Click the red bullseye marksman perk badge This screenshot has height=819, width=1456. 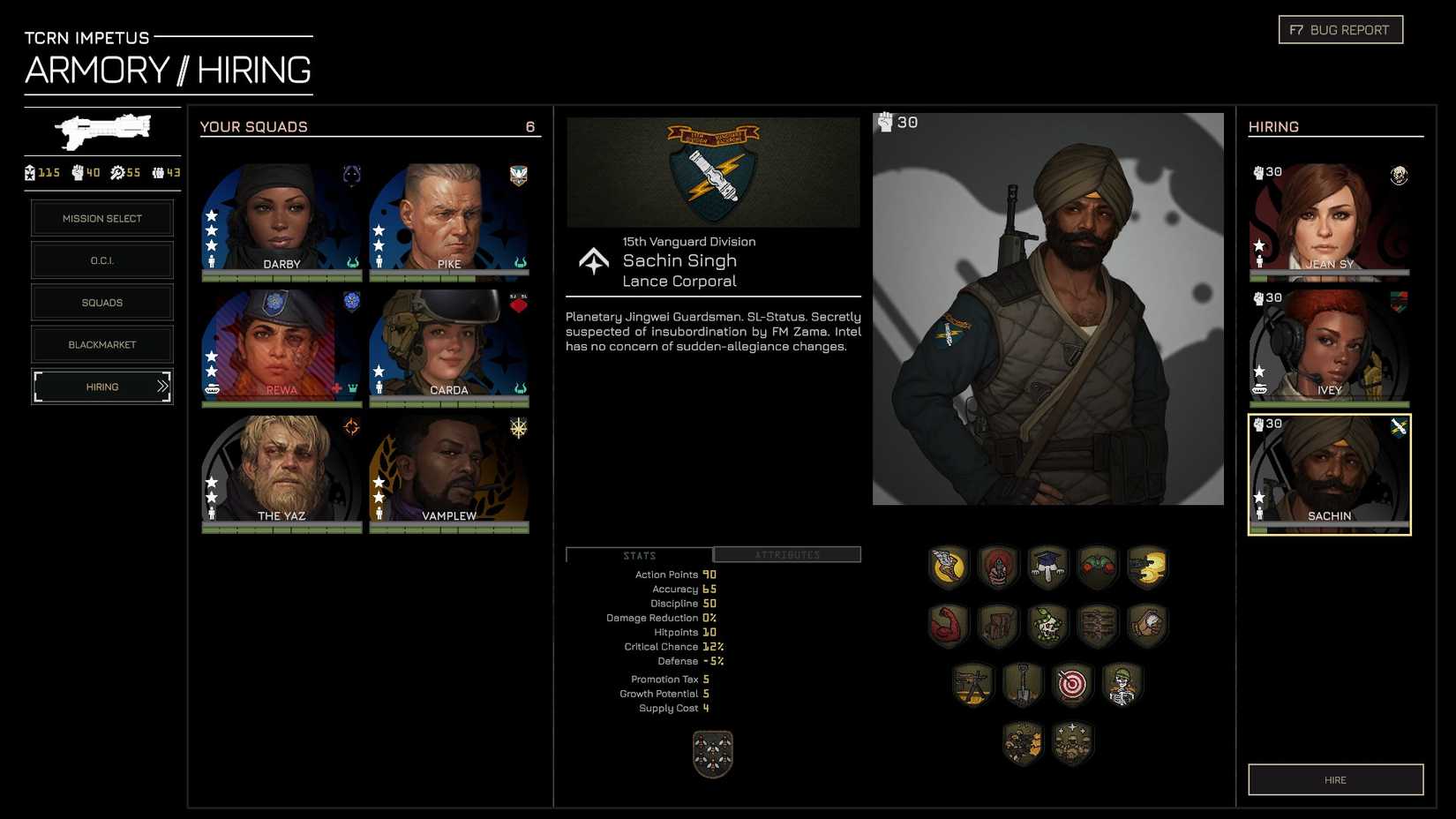tap(1072, 684)
